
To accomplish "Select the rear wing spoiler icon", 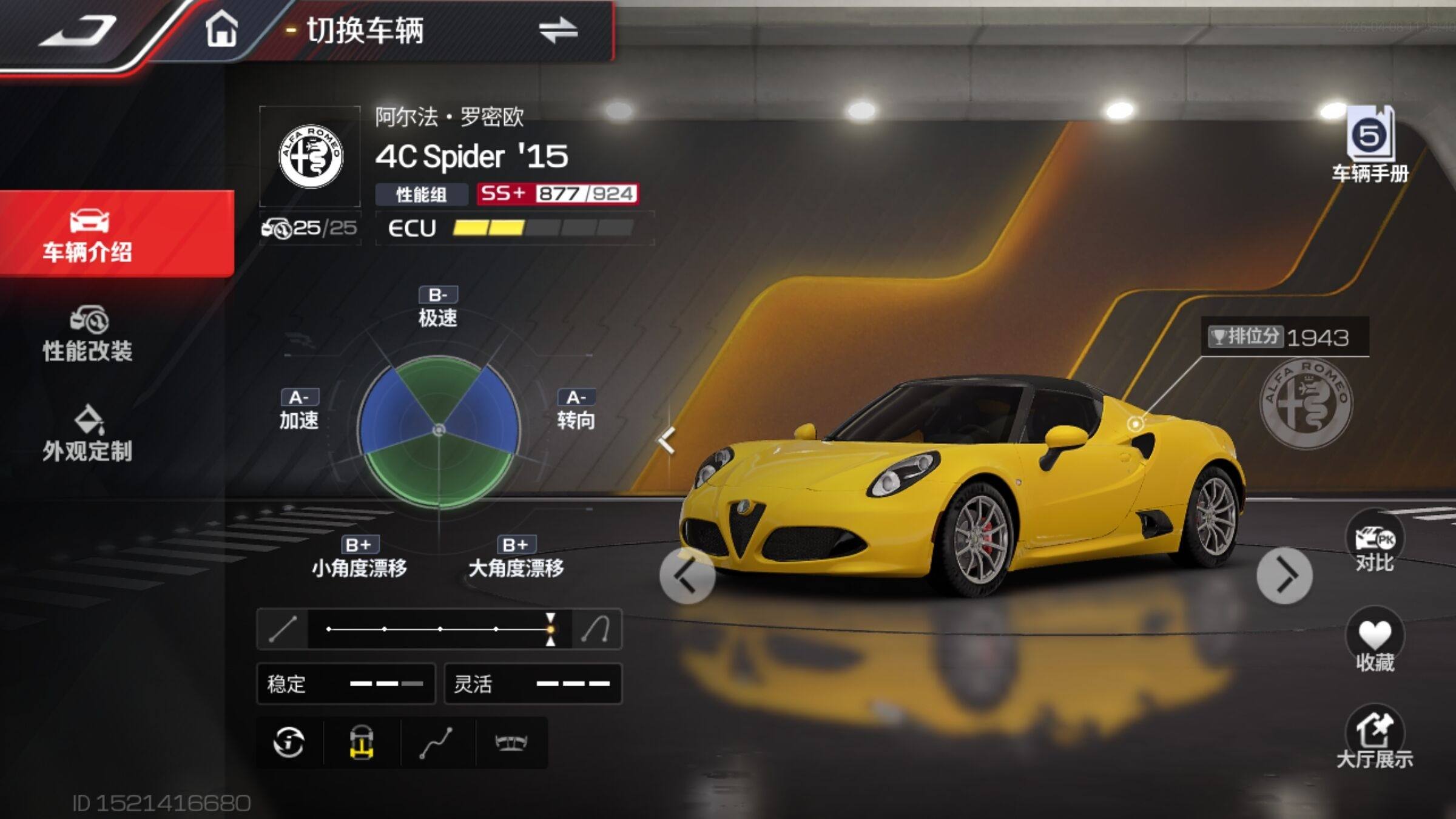I will click(x=511, y=743).
